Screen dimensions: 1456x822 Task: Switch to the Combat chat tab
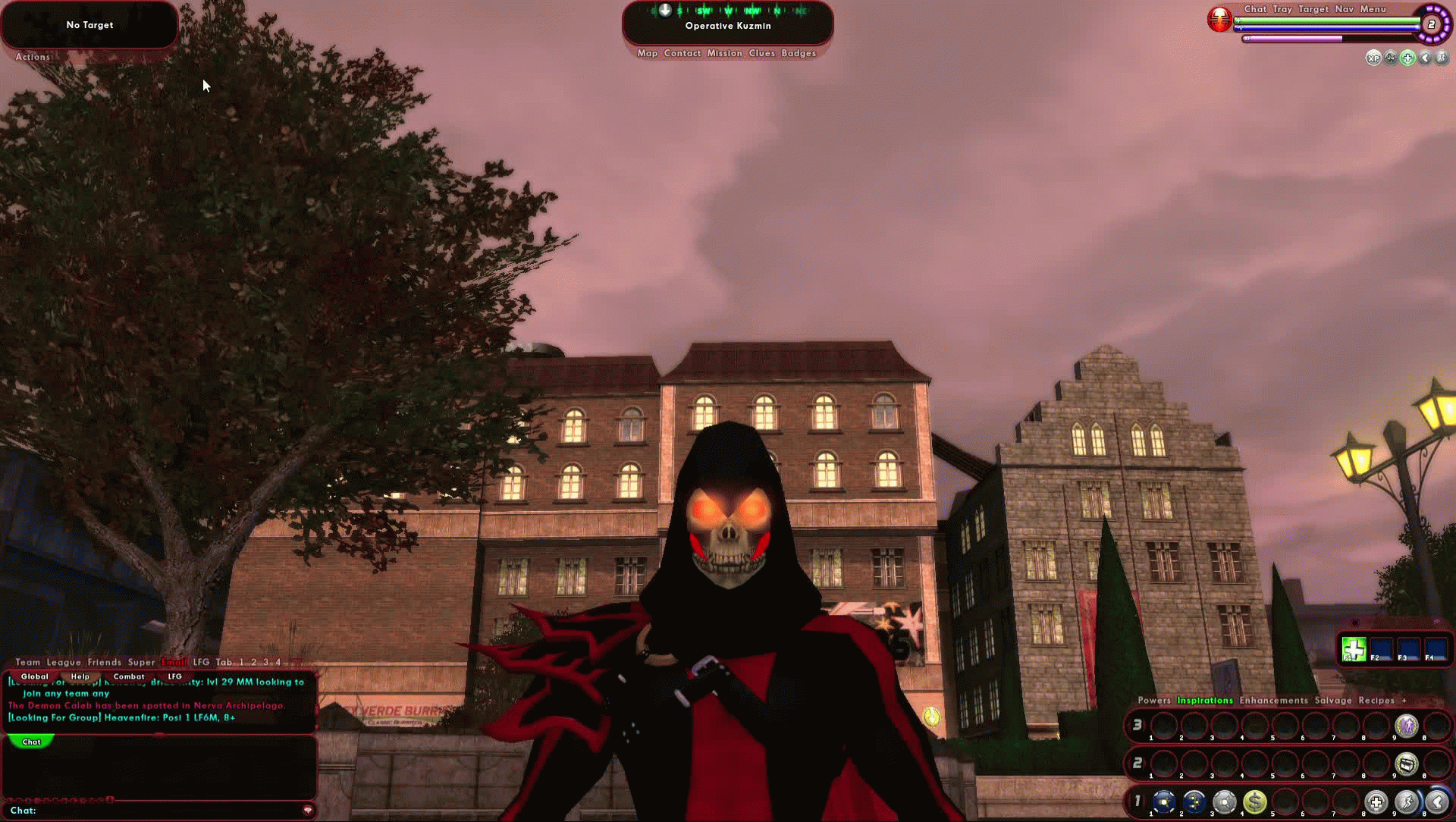pyautogui.click(x=129, y=676)
